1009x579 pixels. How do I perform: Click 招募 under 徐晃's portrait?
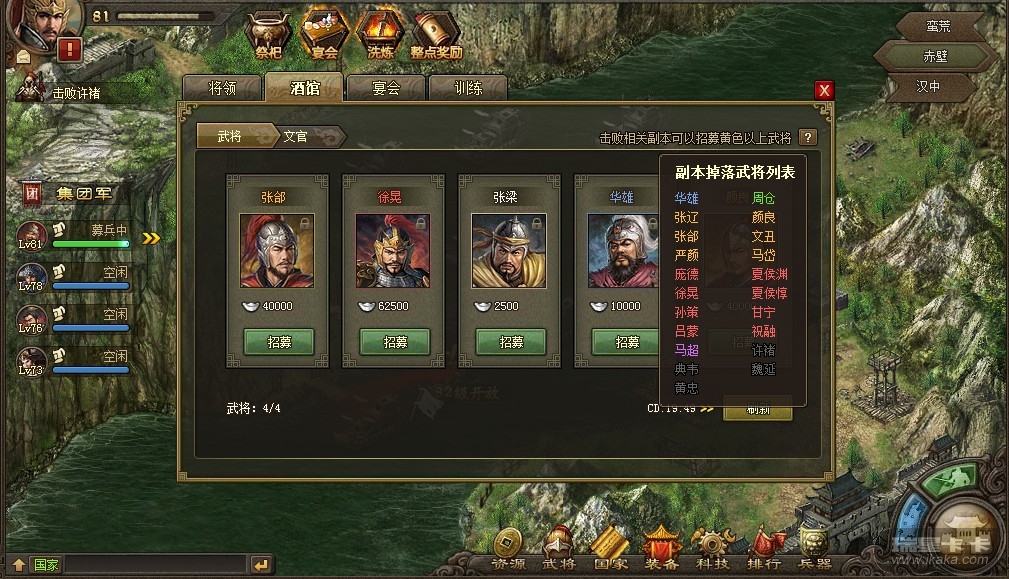pyautogui.click(x=394, y=342)
